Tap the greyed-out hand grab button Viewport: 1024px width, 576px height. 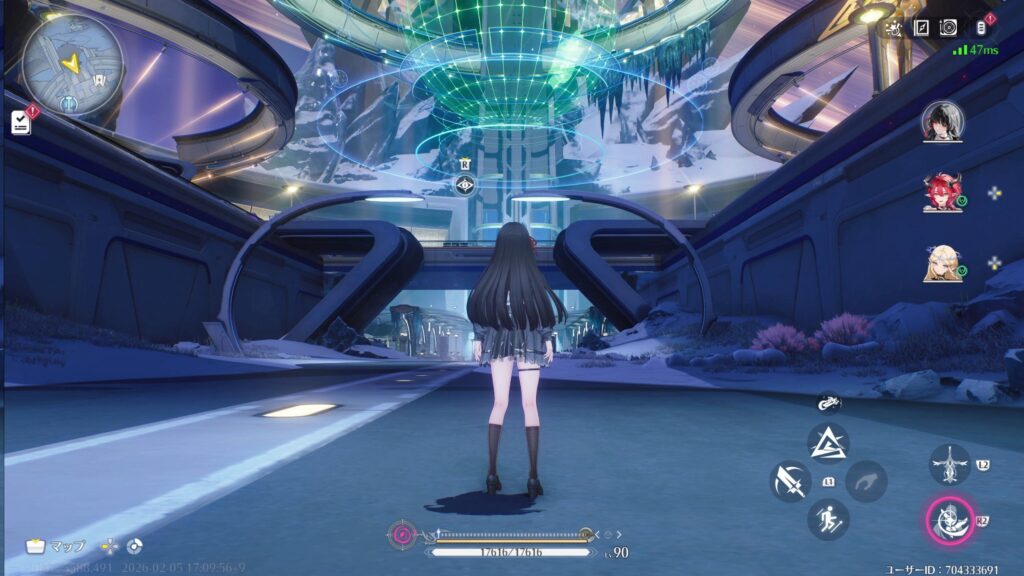(866, 481)
